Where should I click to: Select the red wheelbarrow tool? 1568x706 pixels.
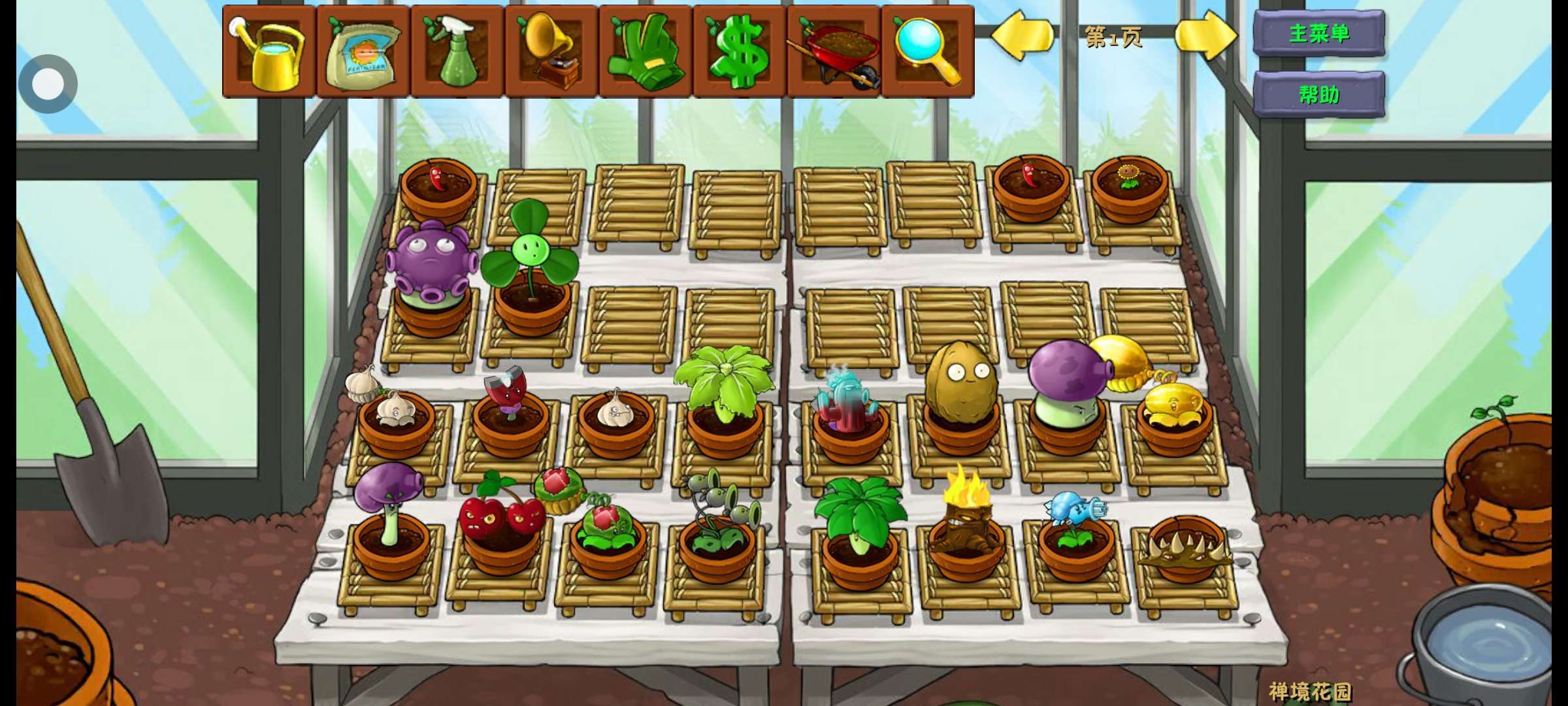pos(834,52)
